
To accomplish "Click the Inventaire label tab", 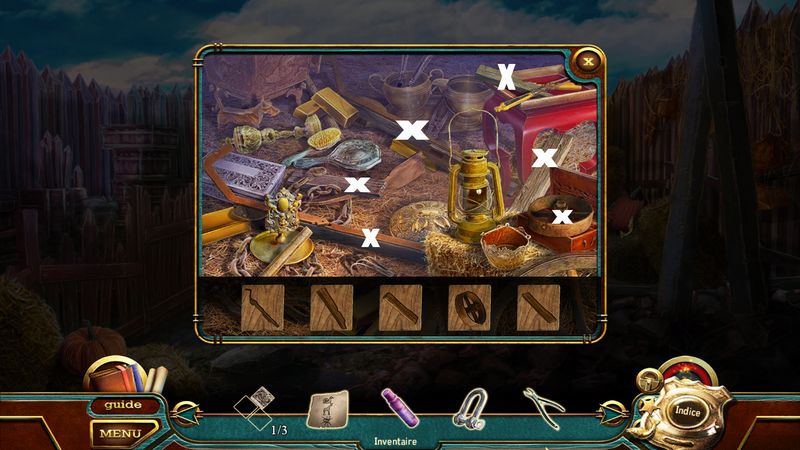I will (x=395, y=440).
